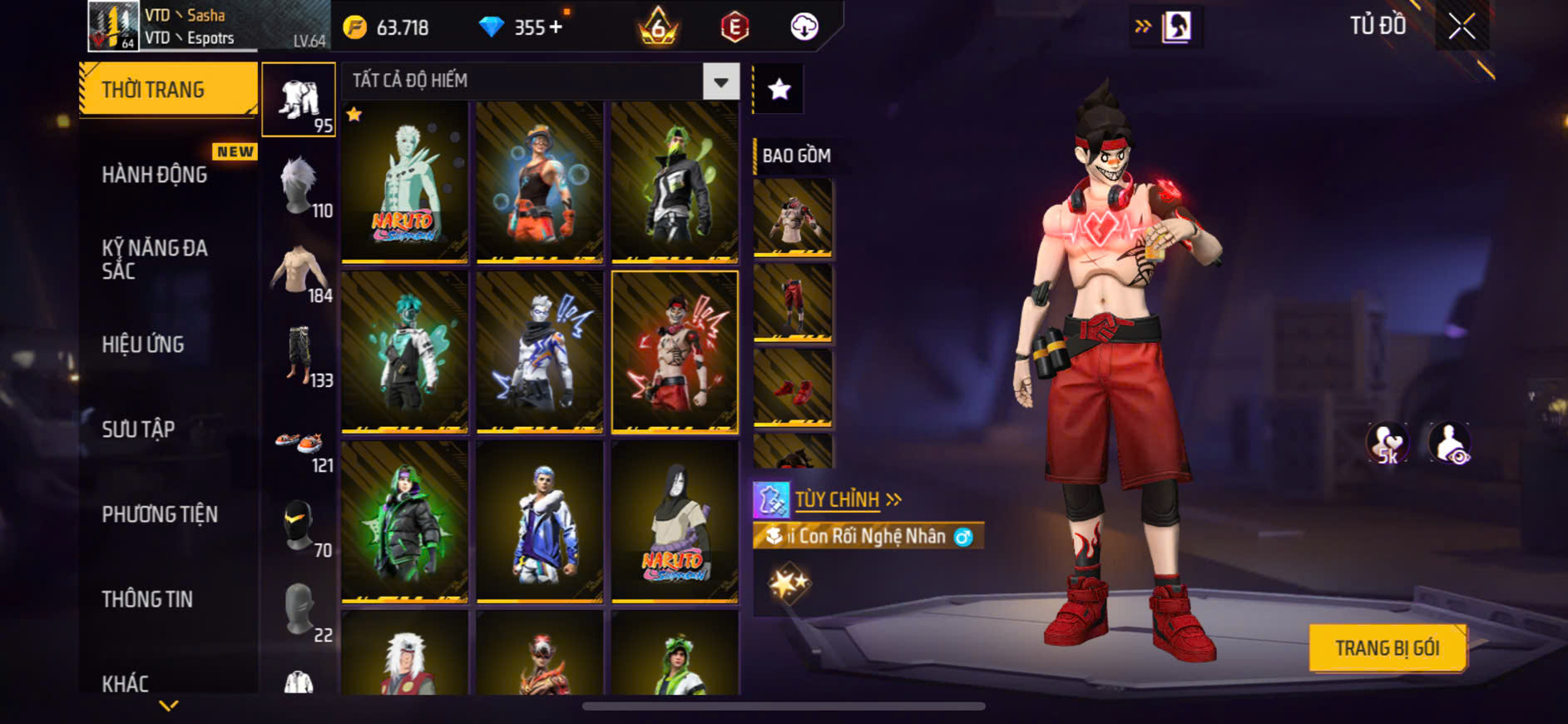Go to the SƯU TẬP tab
The height and width of the screenshot is (724, 1568).
pos(138,429)
